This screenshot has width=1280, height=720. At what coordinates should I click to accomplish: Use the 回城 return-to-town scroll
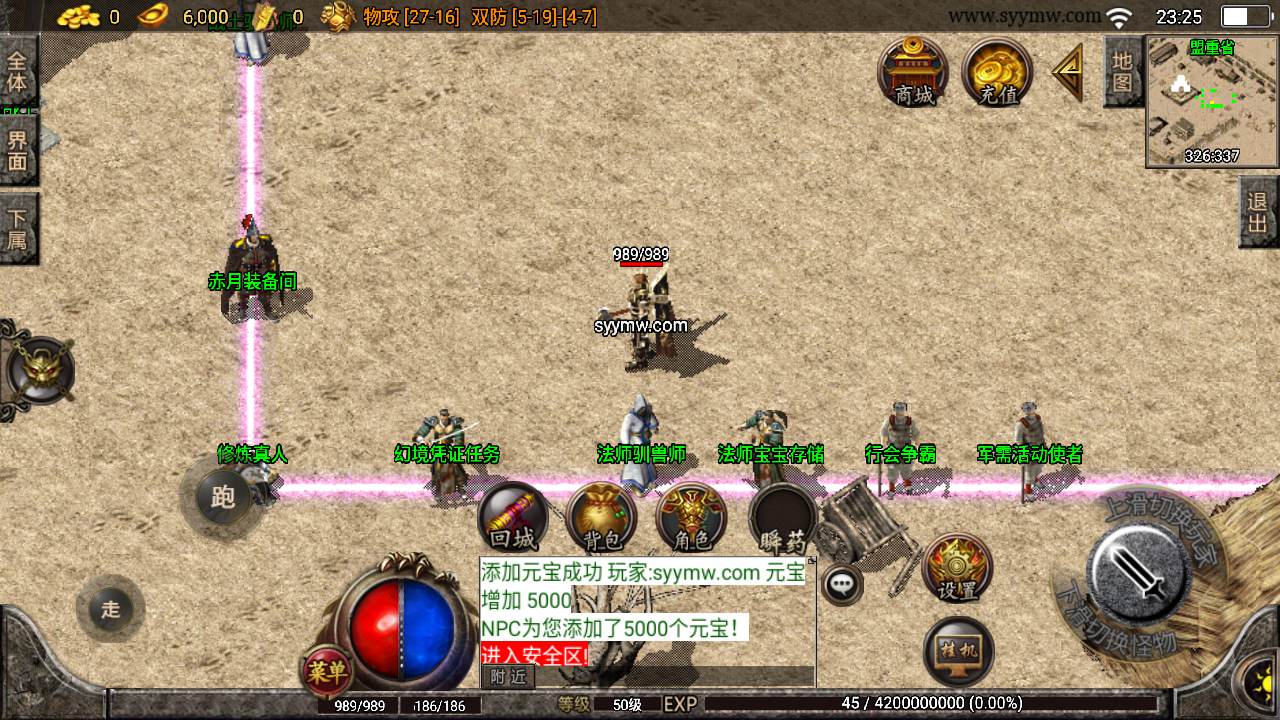click(x=513, y=518)
